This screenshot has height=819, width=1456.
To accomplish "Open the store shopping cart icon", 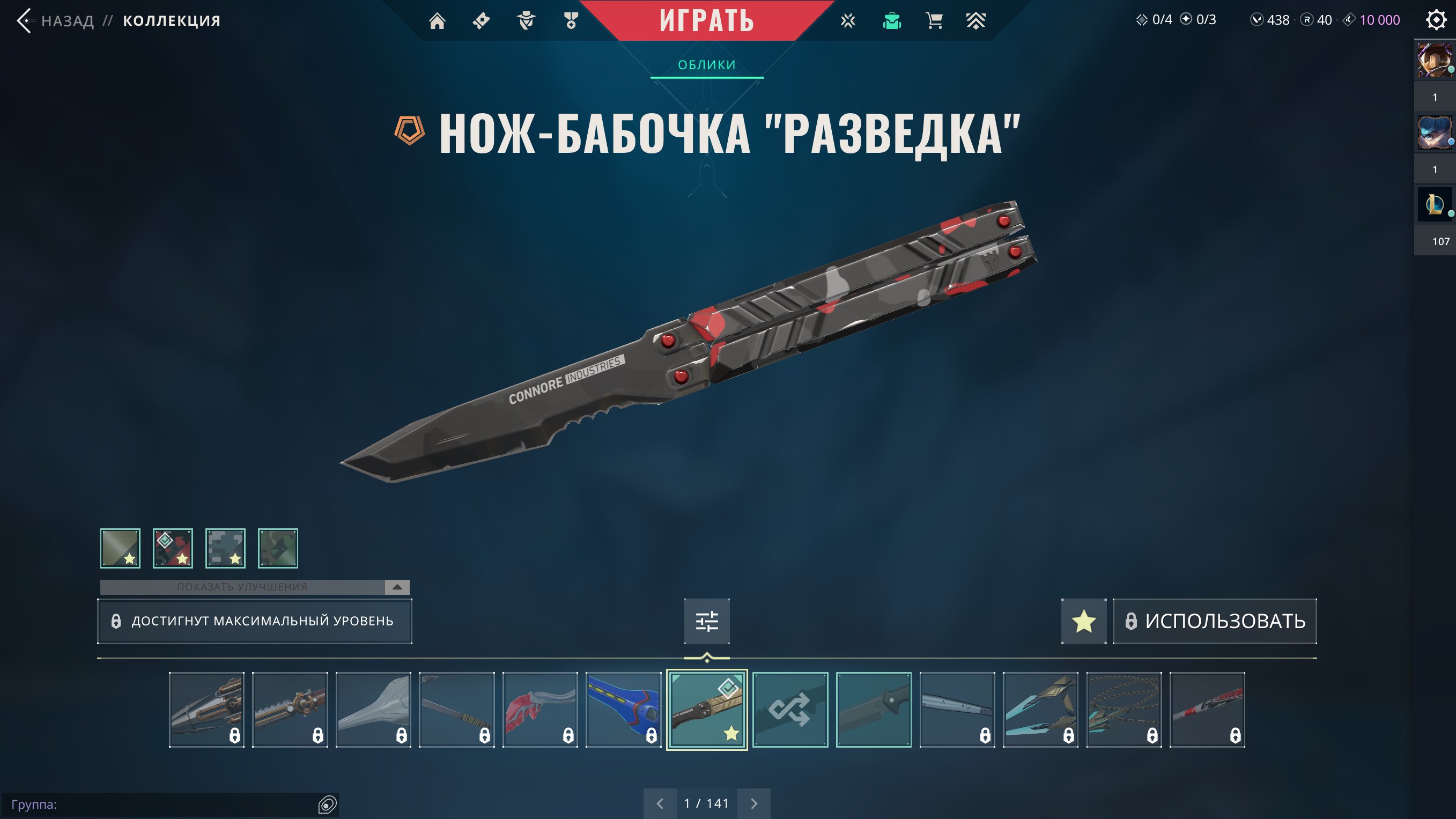I will pos(934,21).
